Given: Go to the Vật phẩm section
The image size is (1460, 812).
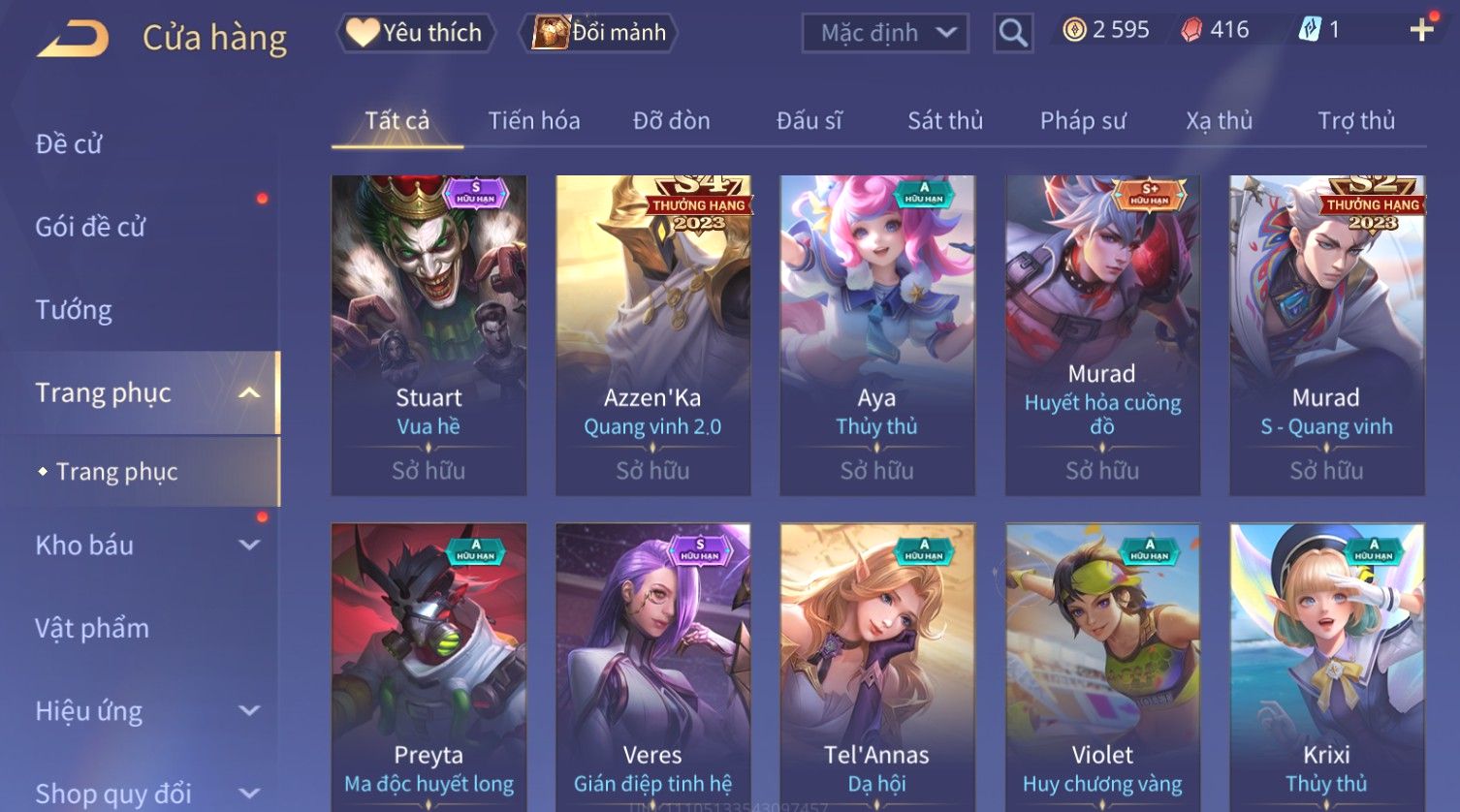Looking at the screenshot, I should pos(92,628).
